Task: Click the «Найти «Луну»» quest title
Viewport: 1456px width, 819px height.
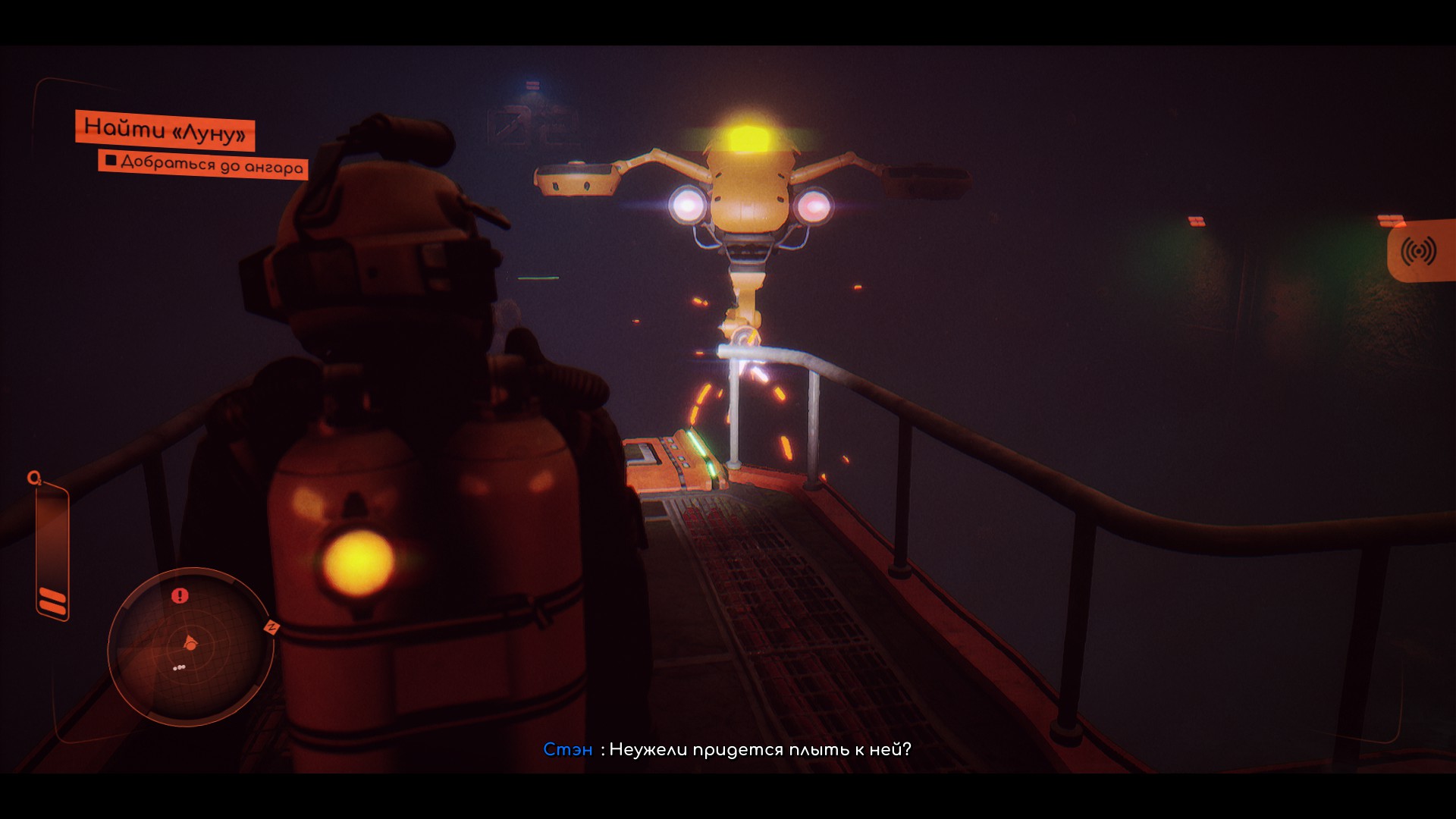Action: (x=165, y=130)
